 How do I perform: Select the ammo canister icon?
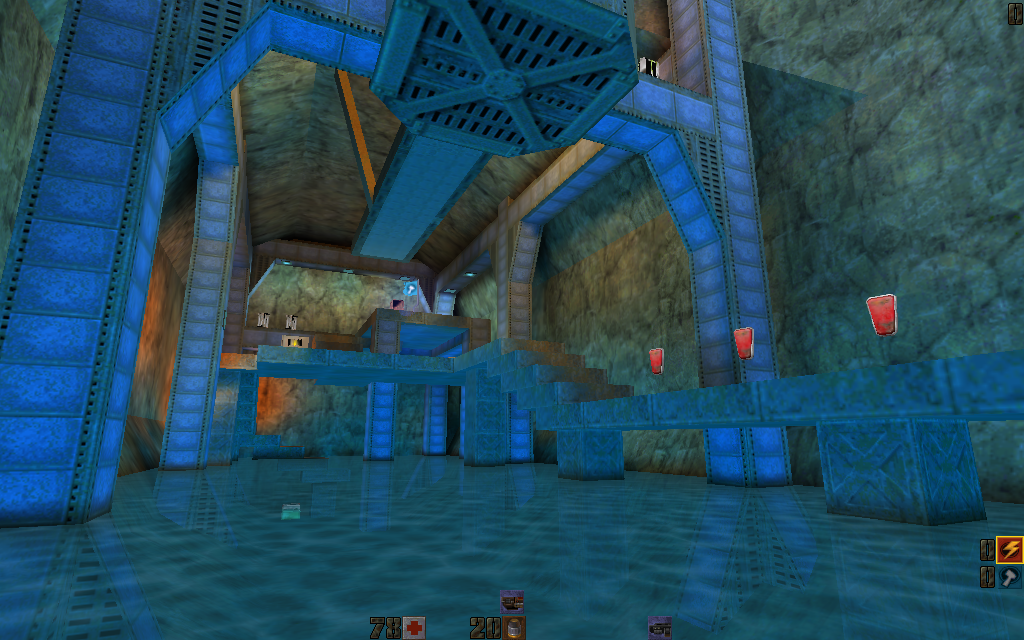pos(513,628)
